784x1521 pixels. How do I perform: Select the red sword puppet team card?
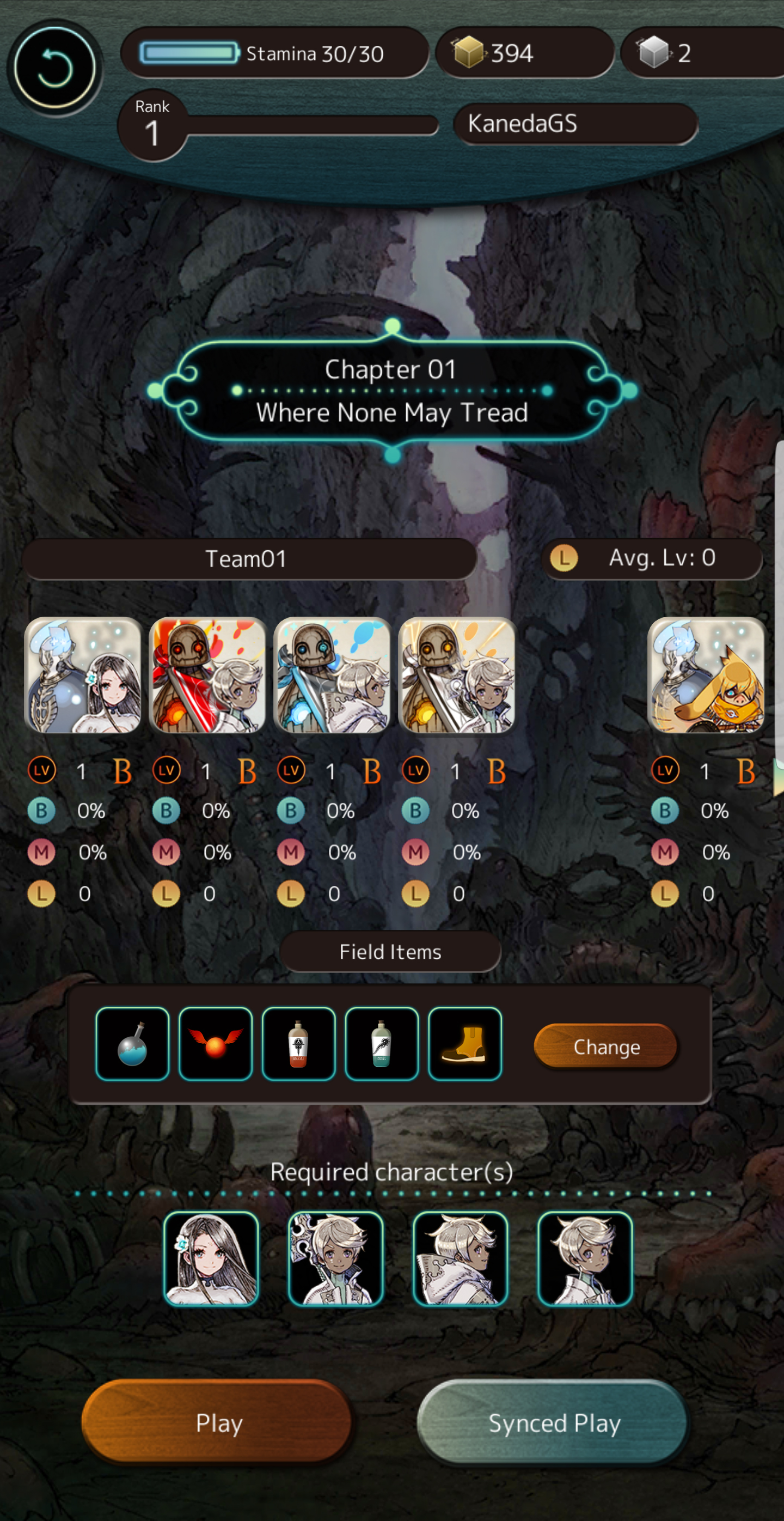pos(207,675)
